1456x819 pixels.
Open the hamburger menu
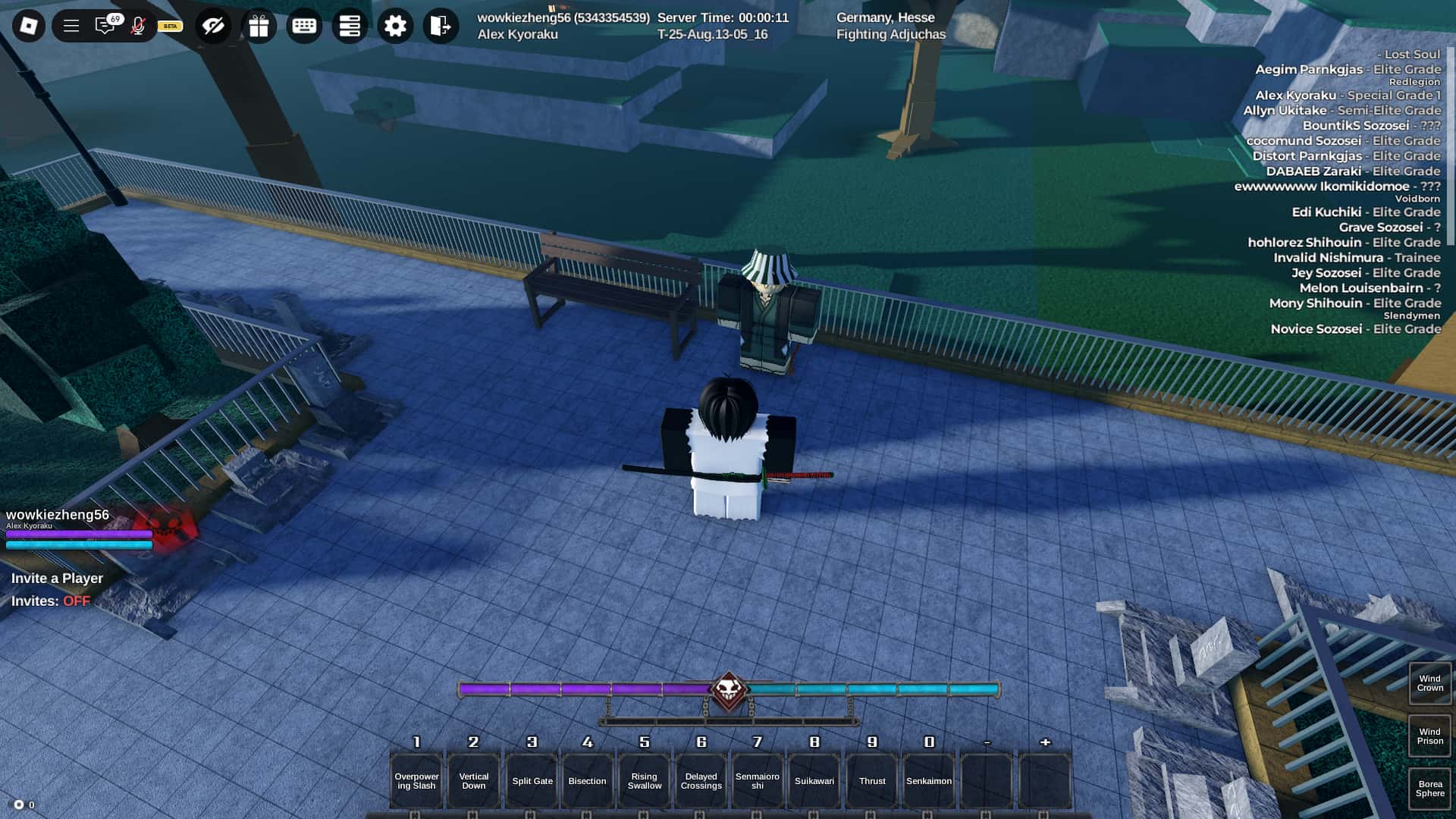pos(72,25)
